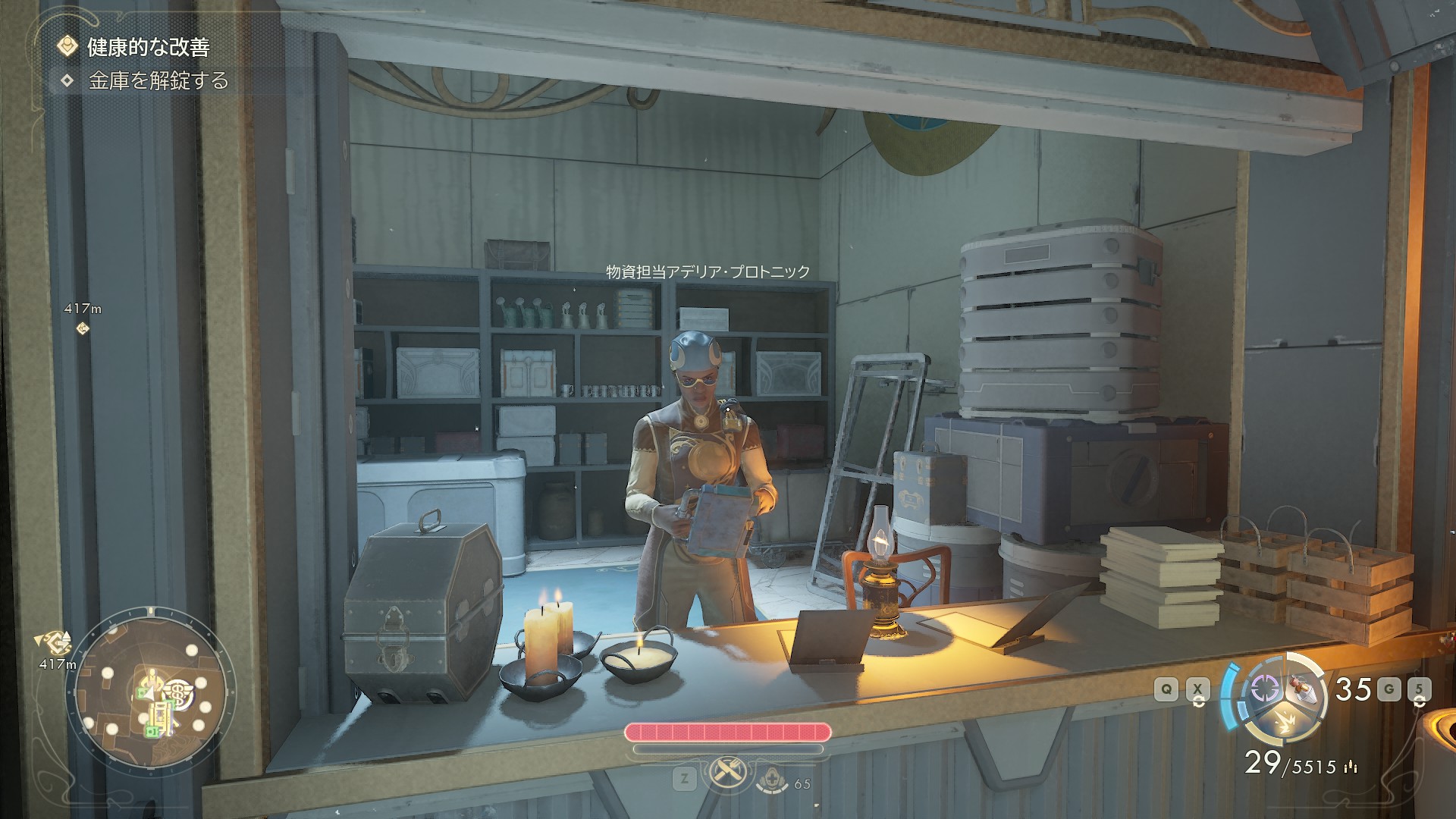This screenshot has height=819, width=1456.
Task: Select the purple crosshair ability wheel segment
Action: 1264,688
